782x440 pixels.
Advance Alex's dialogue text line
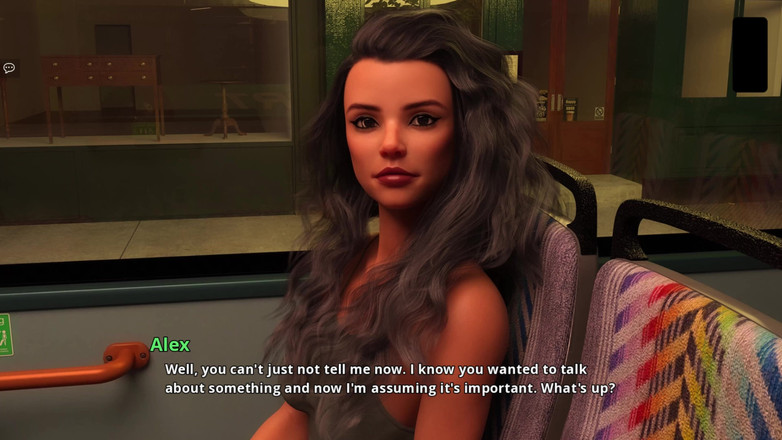[390, 378]
